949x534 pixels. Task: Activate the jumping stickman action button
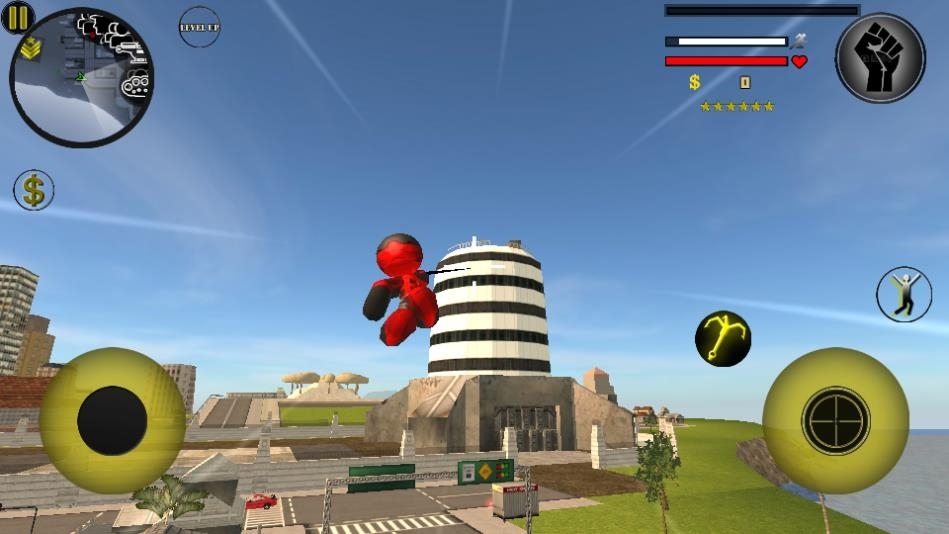point(904,295)
